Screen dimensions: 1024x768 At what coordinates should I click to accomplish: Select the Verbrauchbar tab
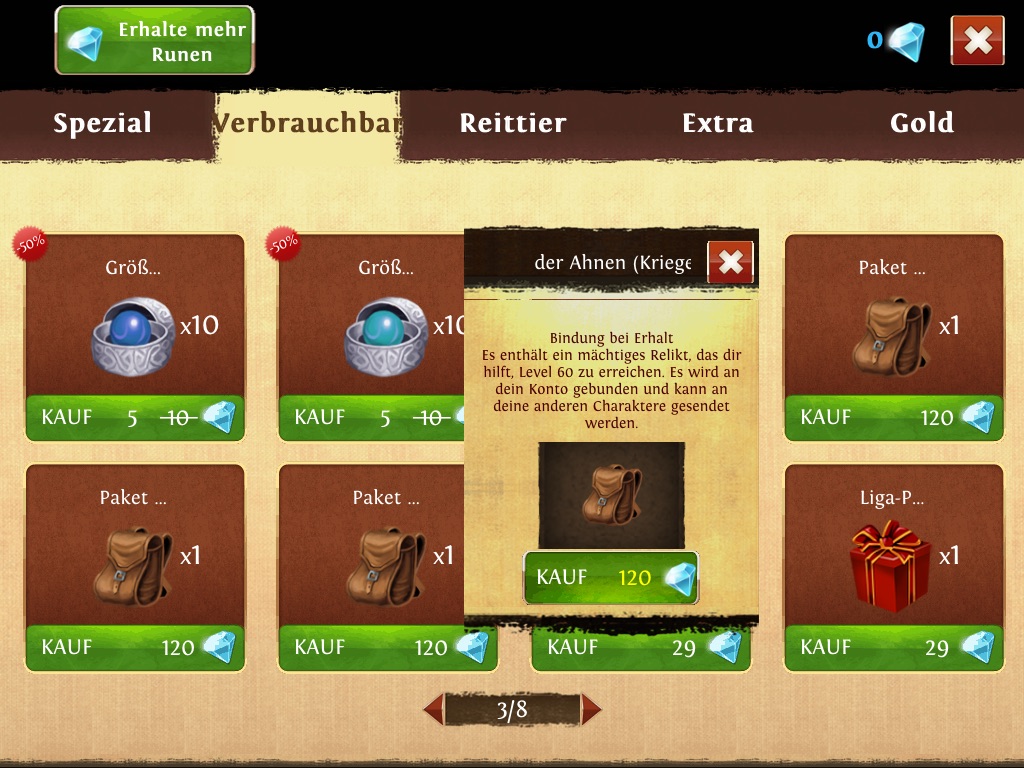point(308,123)
